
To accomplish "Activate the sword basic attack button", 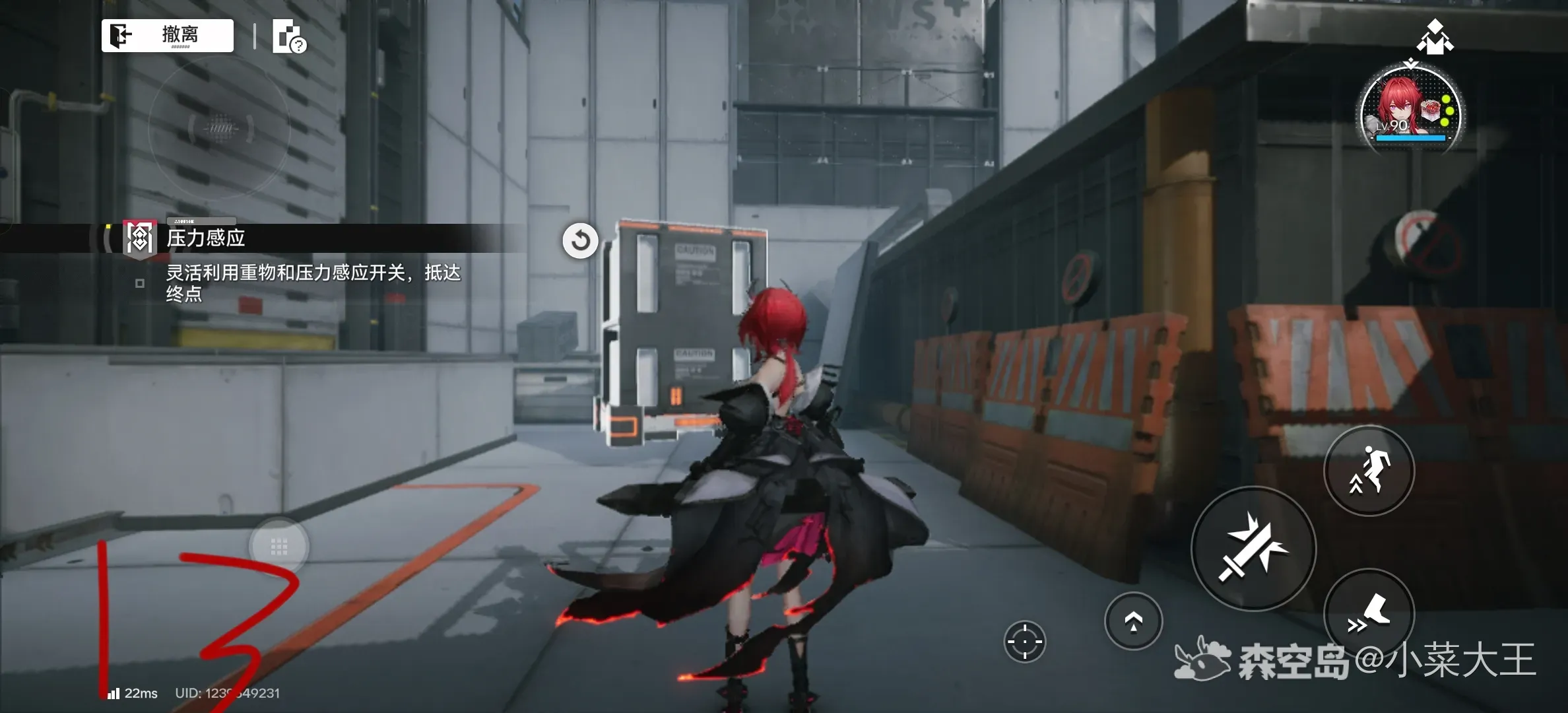I will click(x=1253, y=549).
